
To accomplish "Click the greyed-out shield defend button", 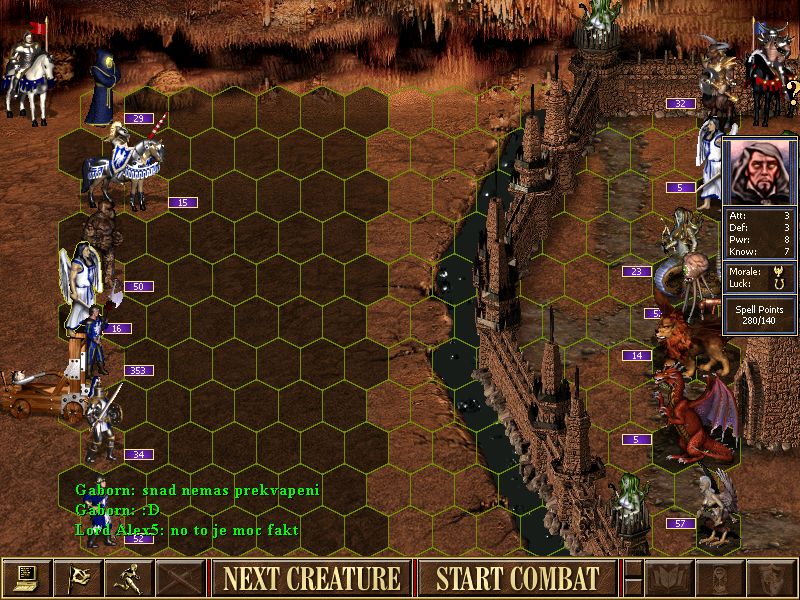I will coord(771,578).
